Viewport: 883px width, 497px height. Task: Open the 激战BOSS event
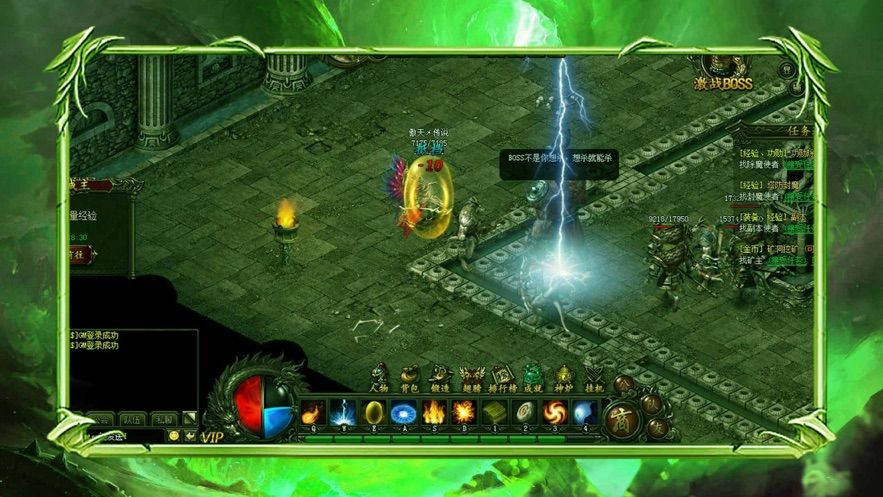point(723,73)
